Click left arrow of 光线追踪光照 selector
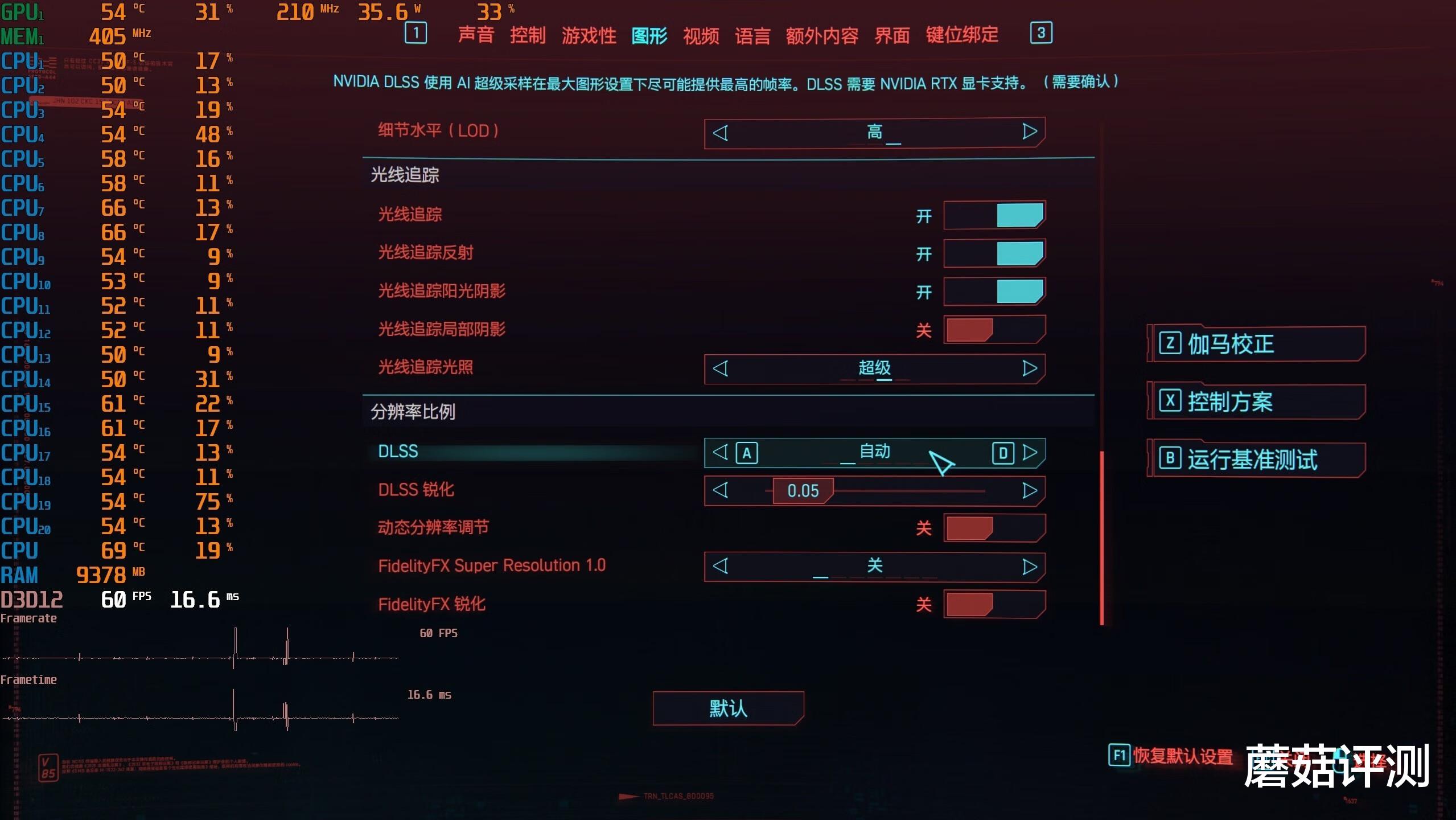Image resolution: width=1456 pixels, height=820 pixels. (721, 369)
